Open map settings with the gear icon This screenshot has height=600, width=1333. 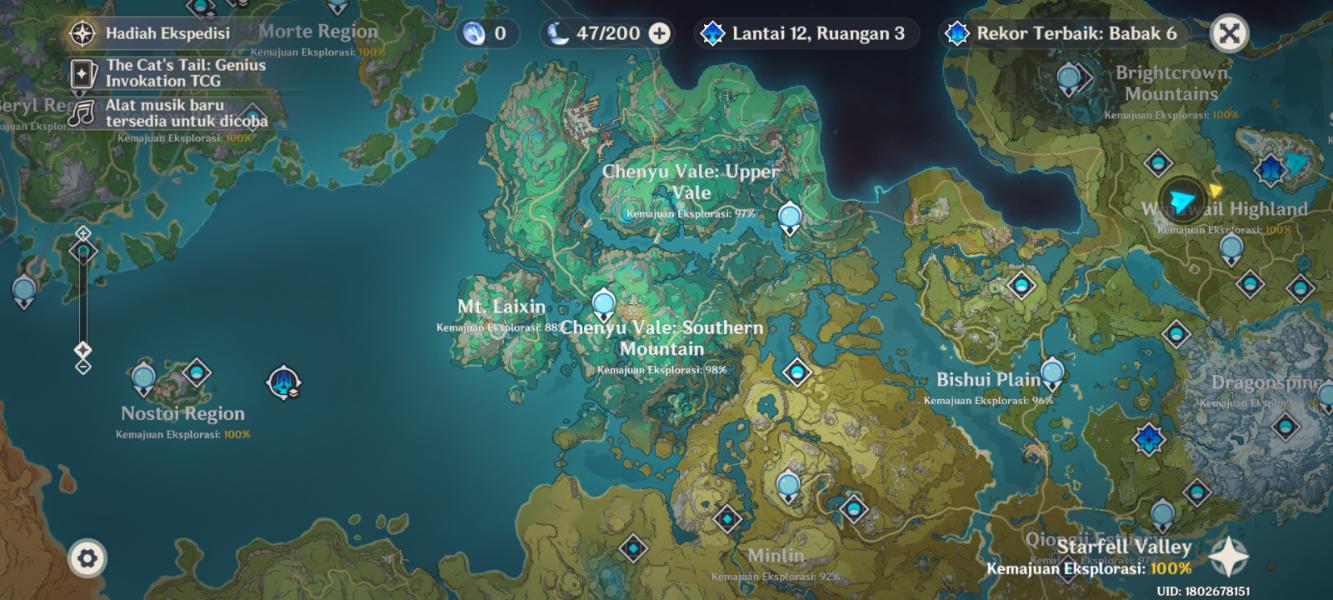[x=87, y=557]
